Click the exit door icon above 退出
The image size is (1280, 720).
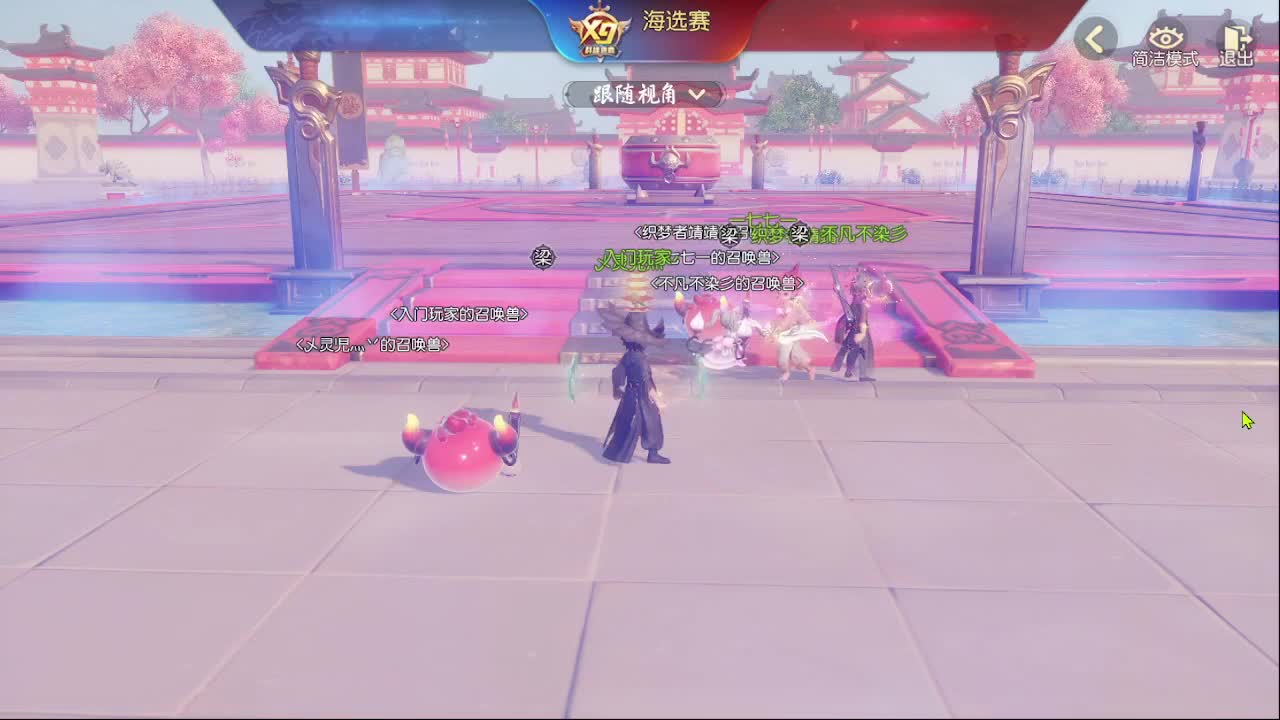click(x=1236, y=38)
